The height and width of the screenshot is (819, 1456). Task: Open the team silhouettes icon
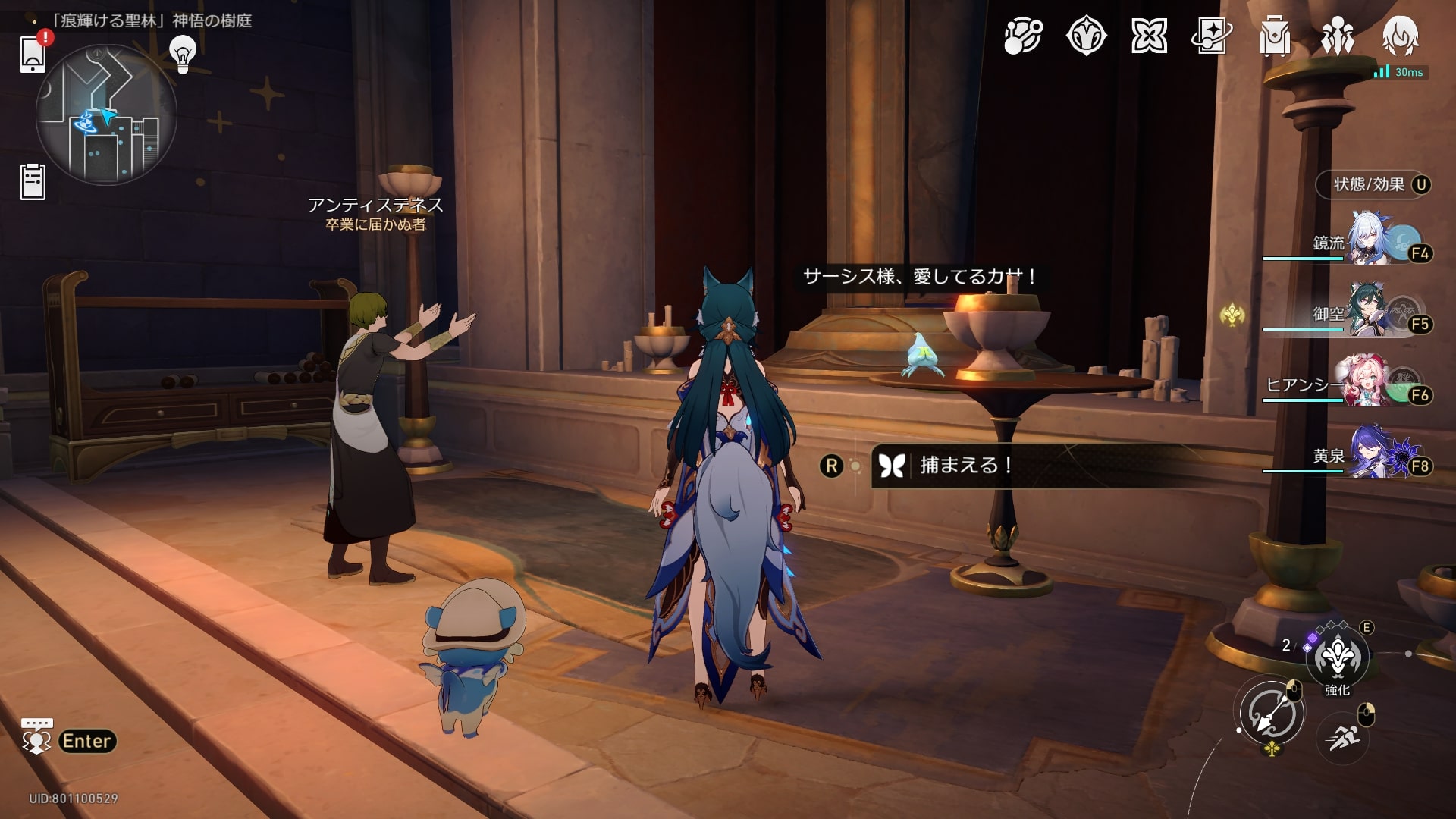click(1337, 36)
